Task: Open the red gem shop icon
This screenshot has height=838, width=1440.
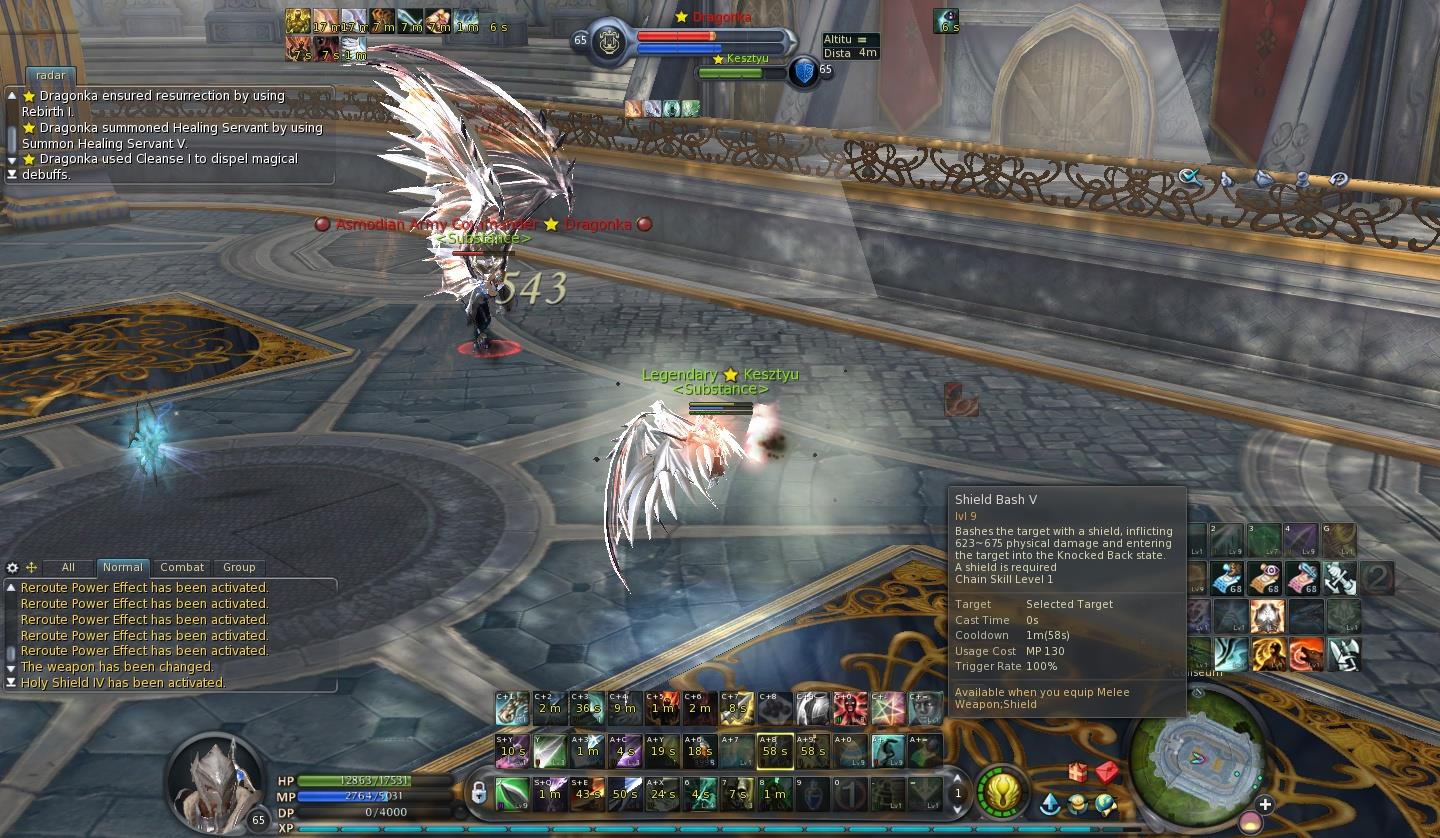Action: (1106, 772)
